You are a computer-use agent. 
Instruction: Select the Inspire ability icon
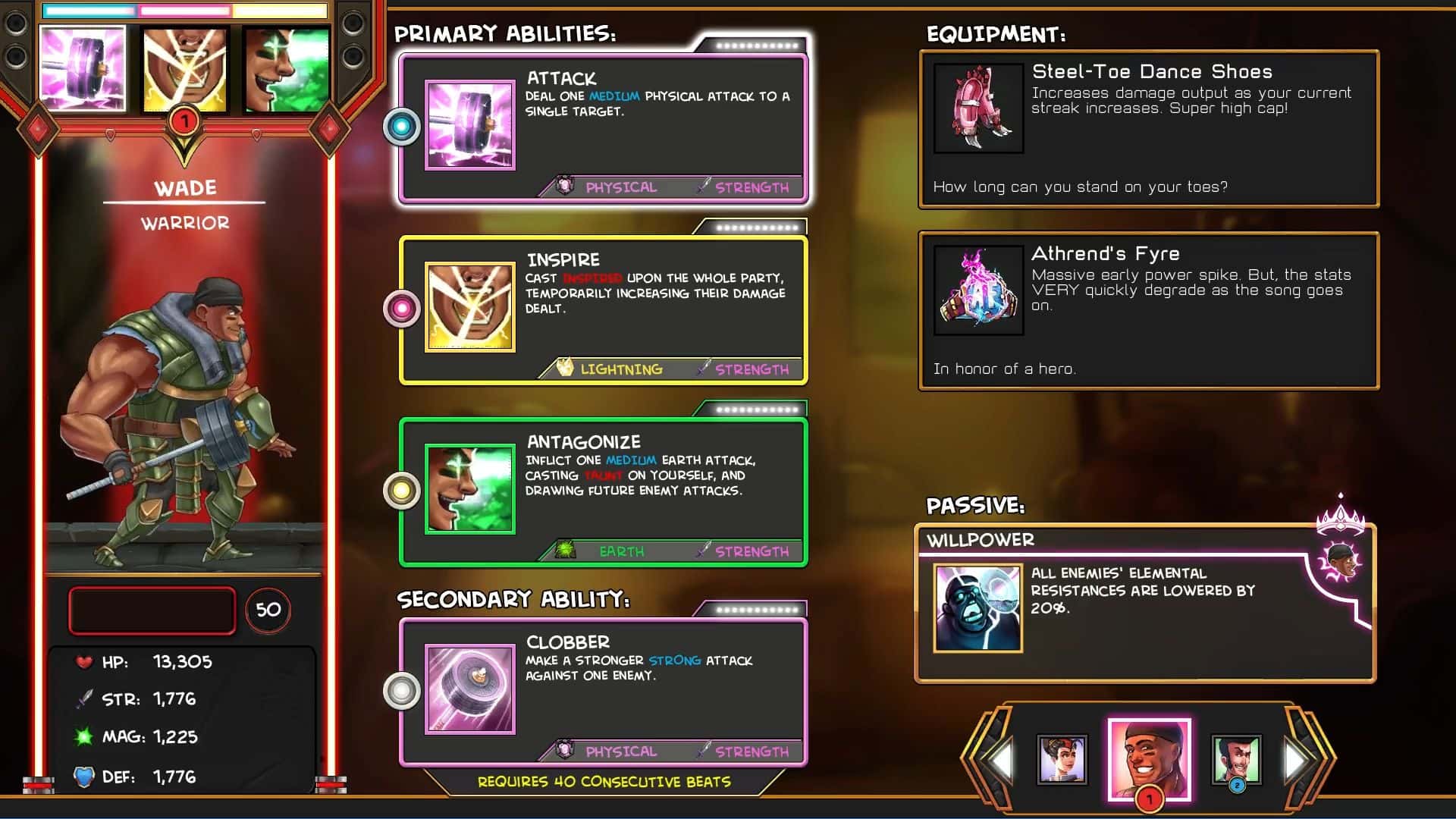pos(469,306)
